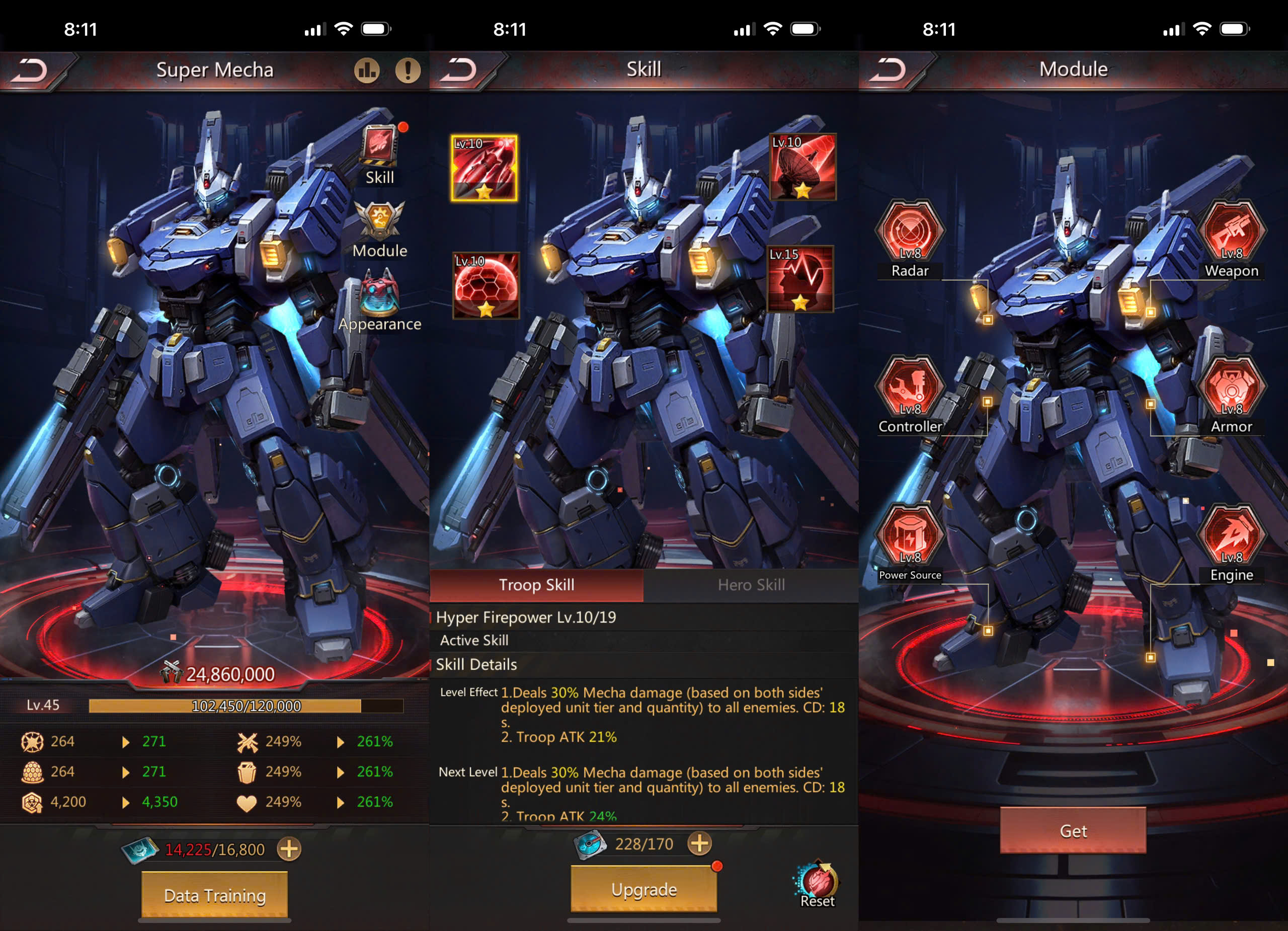Select the Troop Skill tab
This screenshot has width=1288, height=931.
click(537, 585)
